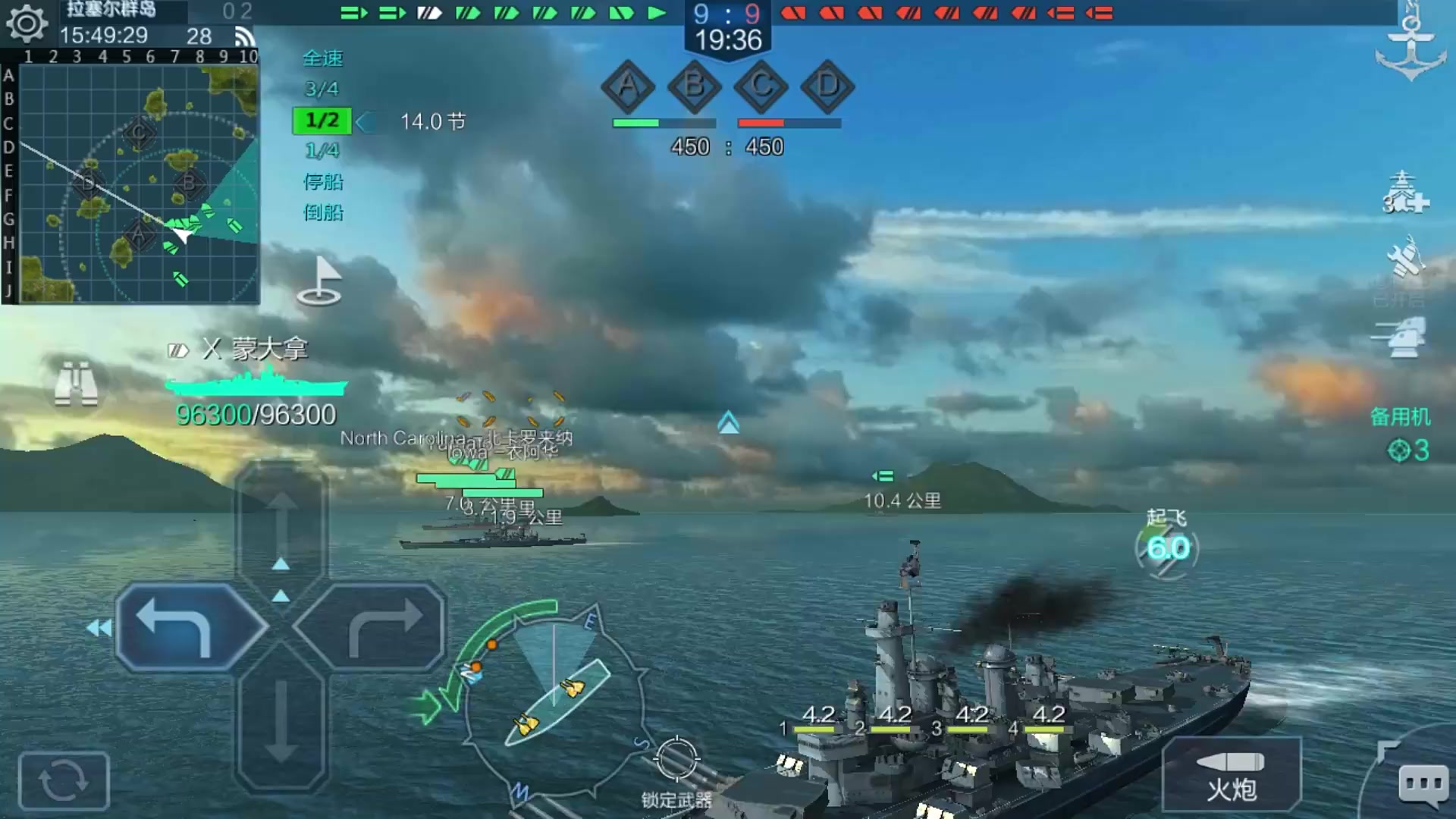Viewport: 1456px width, 819px height.
Task: Tap the steer-left arrow button
Action: [190, 627]
